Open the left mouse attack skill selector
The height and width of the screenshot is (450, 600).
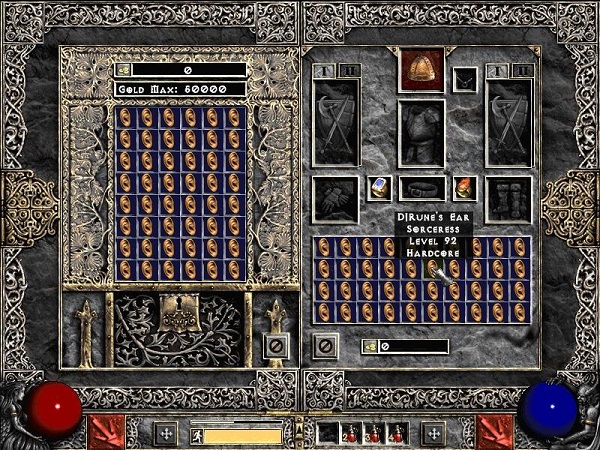coord(105,432)
